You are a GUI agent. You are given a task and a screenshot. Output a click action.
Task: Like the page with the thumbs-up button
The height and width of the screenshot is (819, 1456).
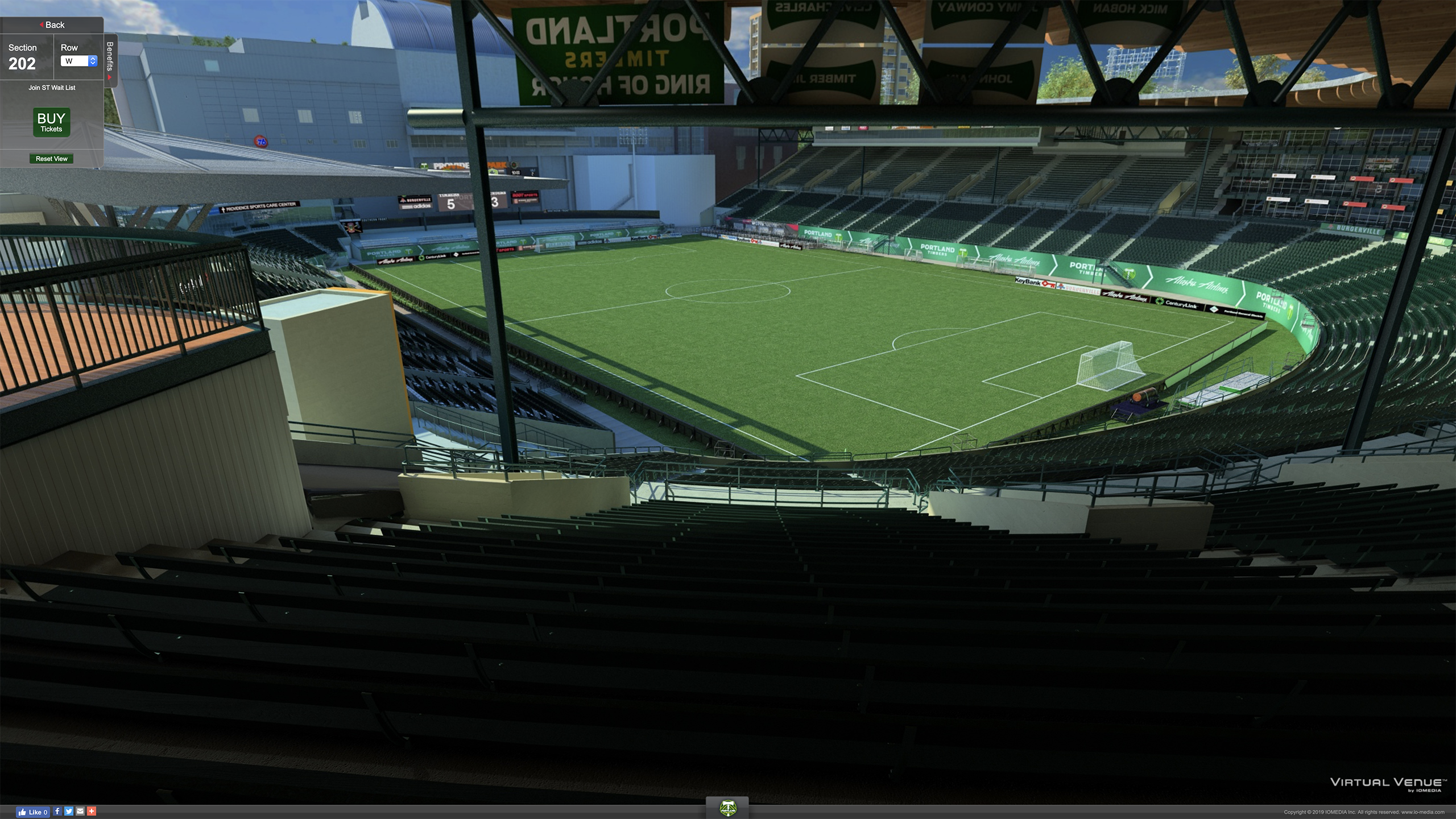pos(34,812)
